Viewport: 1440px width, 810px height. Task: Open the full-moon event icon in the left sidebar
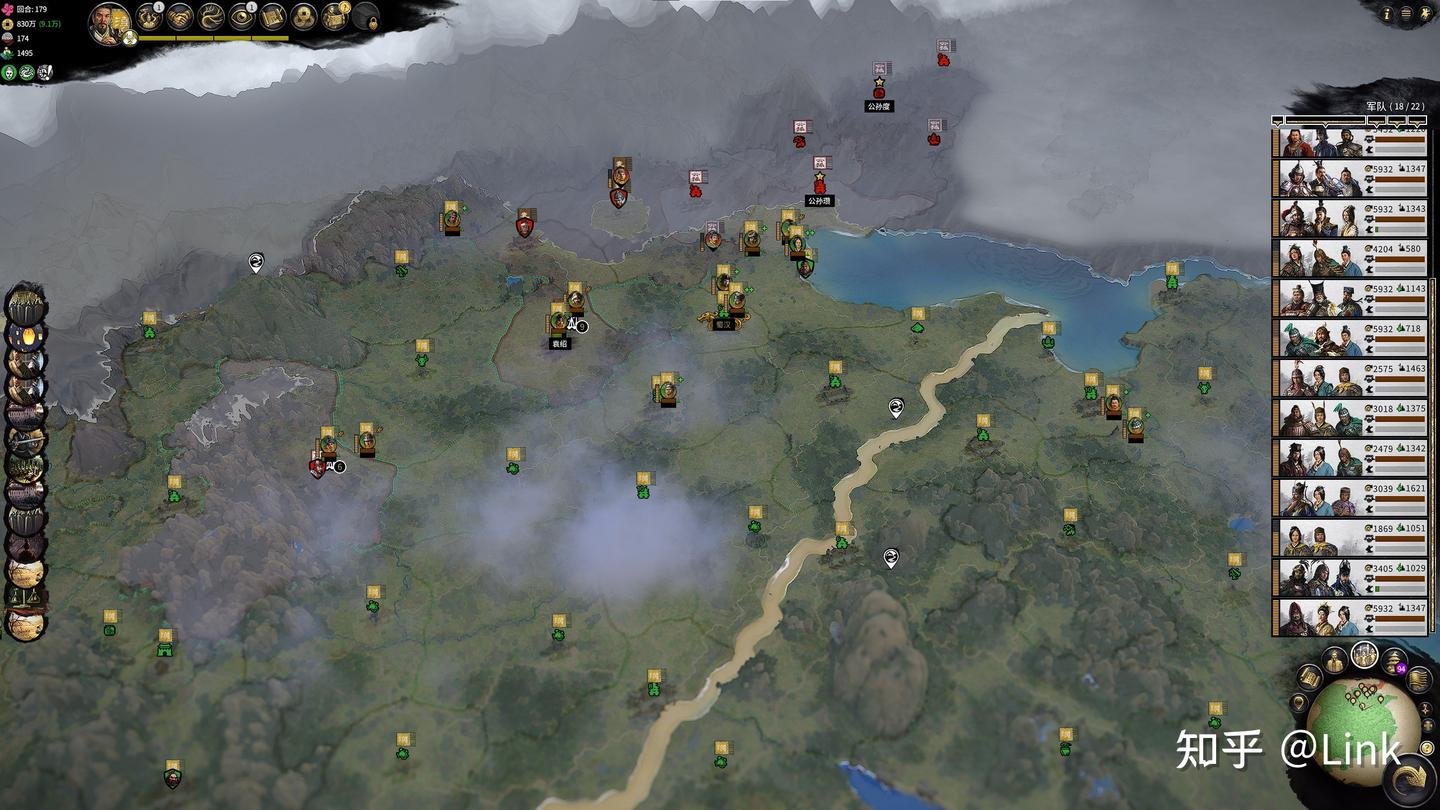[x=28, y=336]
